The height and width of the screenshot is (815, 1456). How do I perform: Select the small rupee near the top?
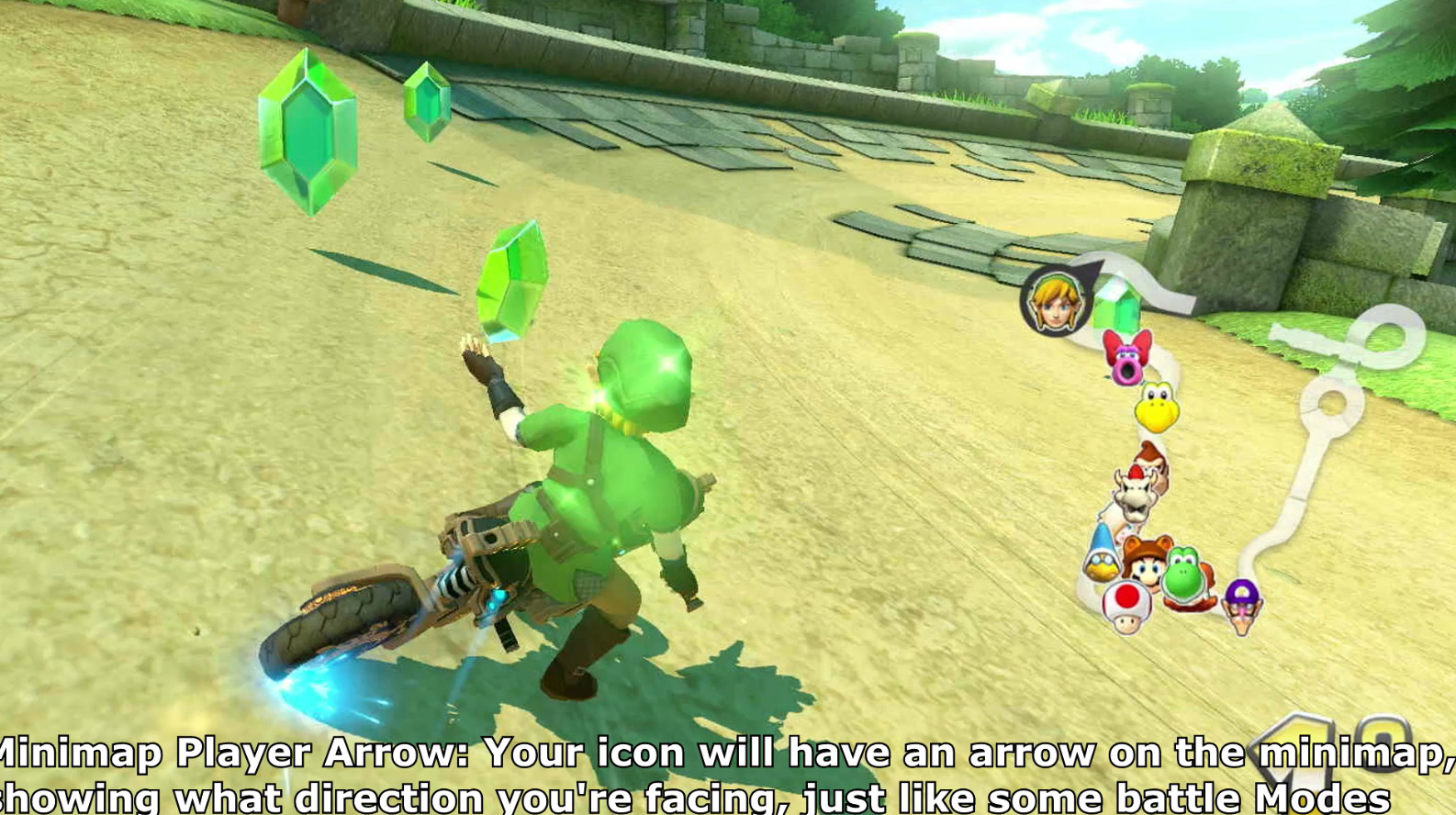[425, 101]
